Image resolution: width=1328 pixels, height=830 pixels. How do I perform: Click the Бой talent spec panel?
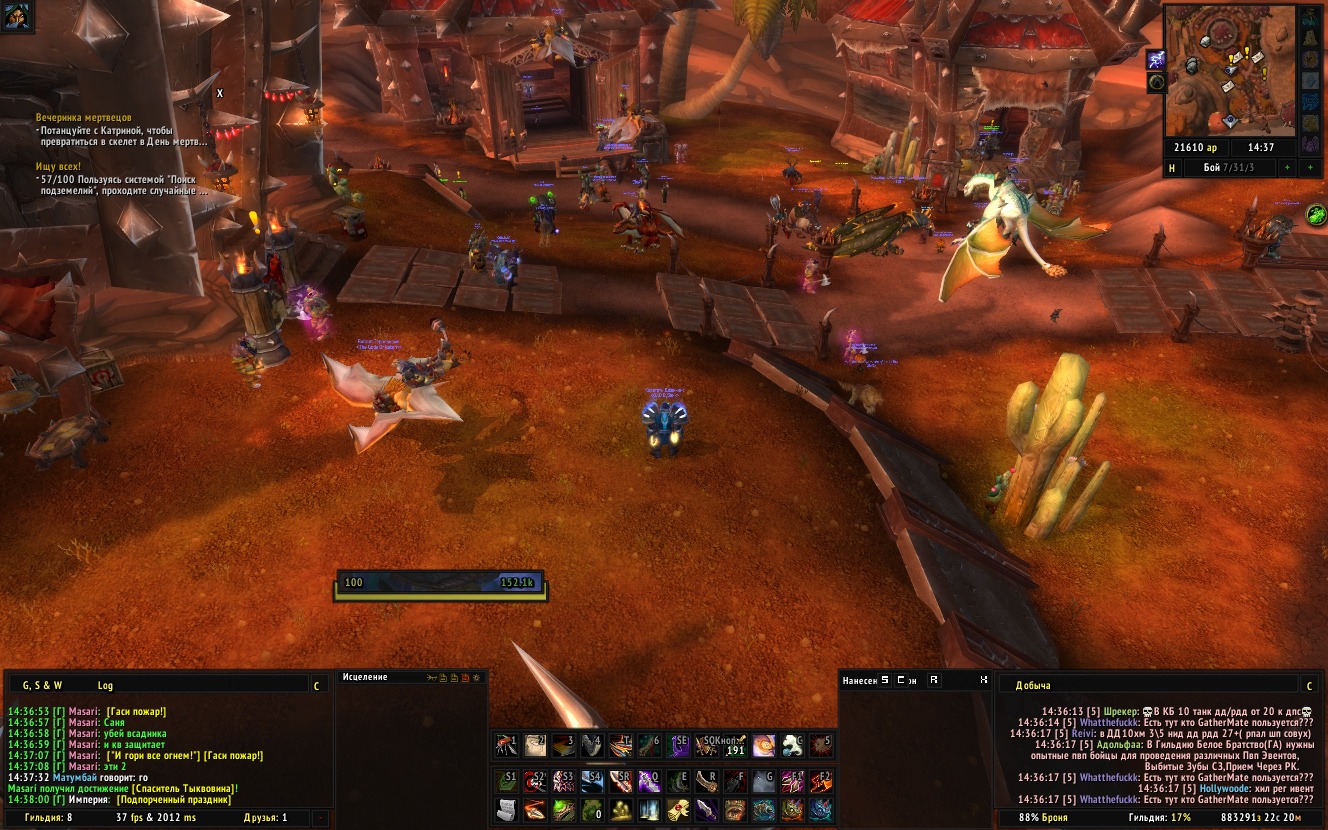click(x=1229, y=167)
